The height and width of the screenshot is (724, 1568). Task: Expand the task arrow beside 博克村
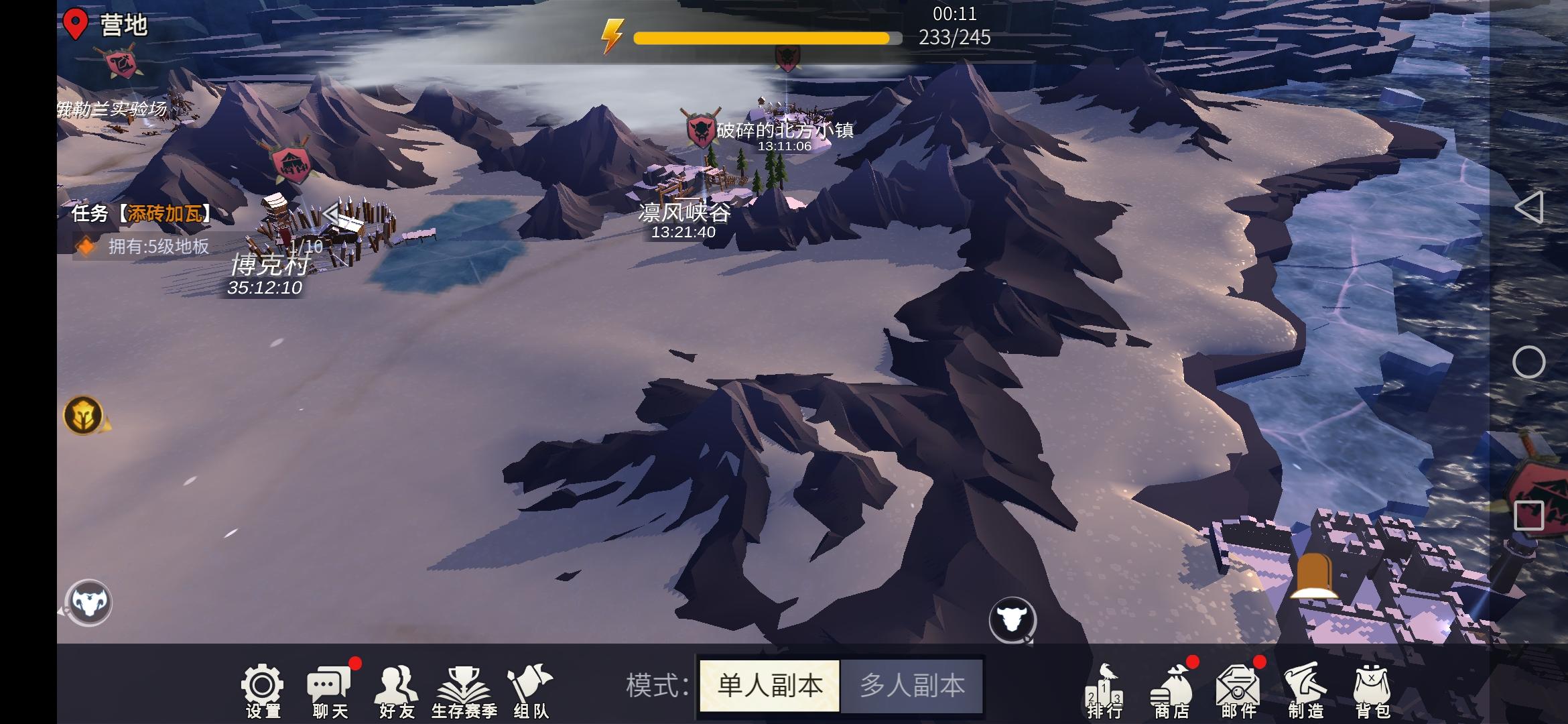point(330,213)
